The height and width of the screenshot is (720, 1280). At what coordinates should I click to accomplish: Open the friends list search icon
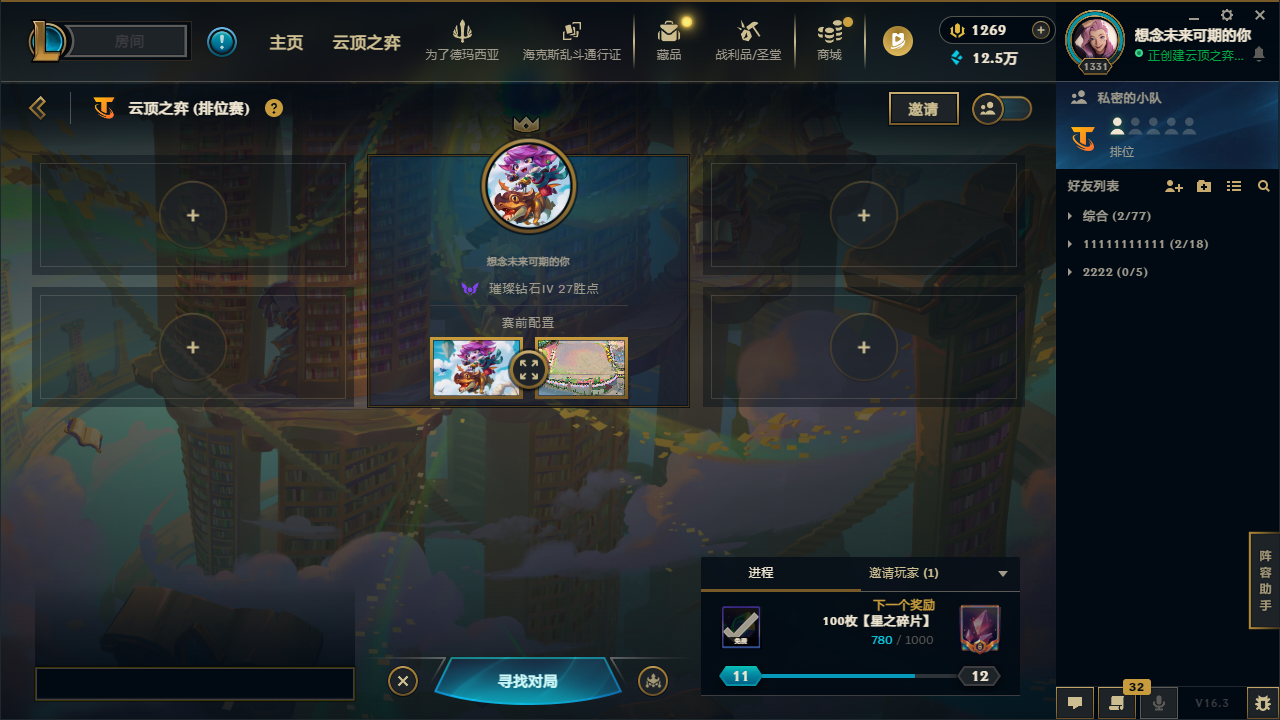point(1264,186)
